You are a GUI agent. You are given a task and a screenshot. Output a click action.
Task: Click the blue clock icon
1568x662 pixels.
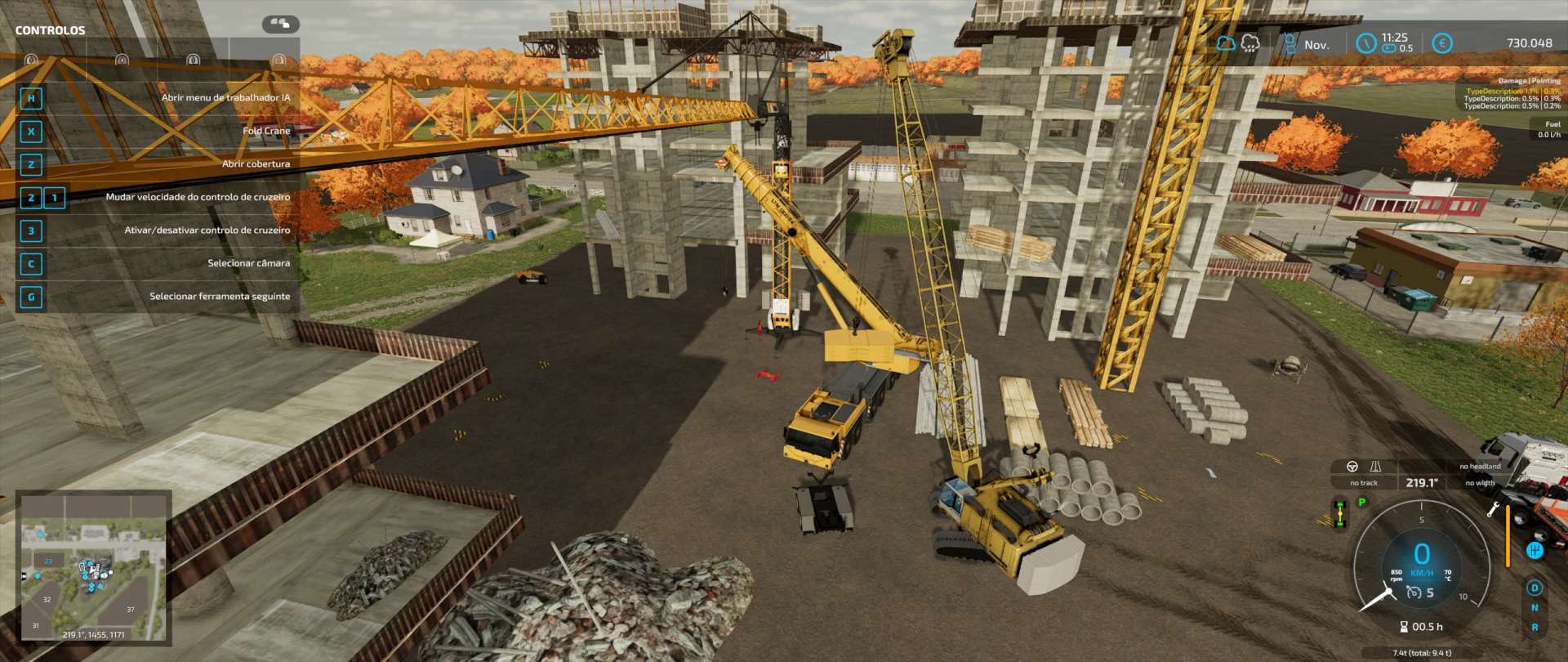[x=1365, y=43]
